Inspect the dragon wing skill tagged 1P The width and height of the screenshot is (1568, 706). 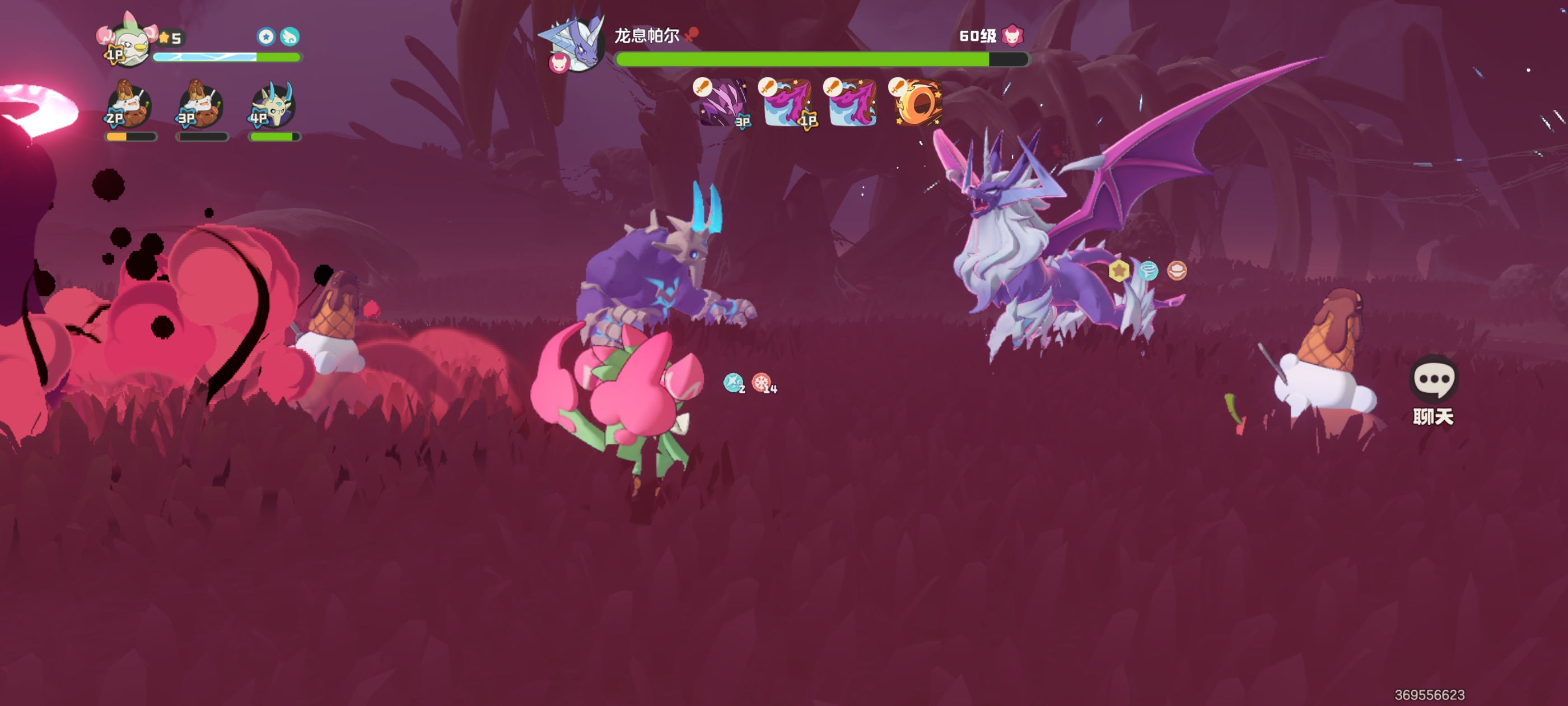(788, 103)
